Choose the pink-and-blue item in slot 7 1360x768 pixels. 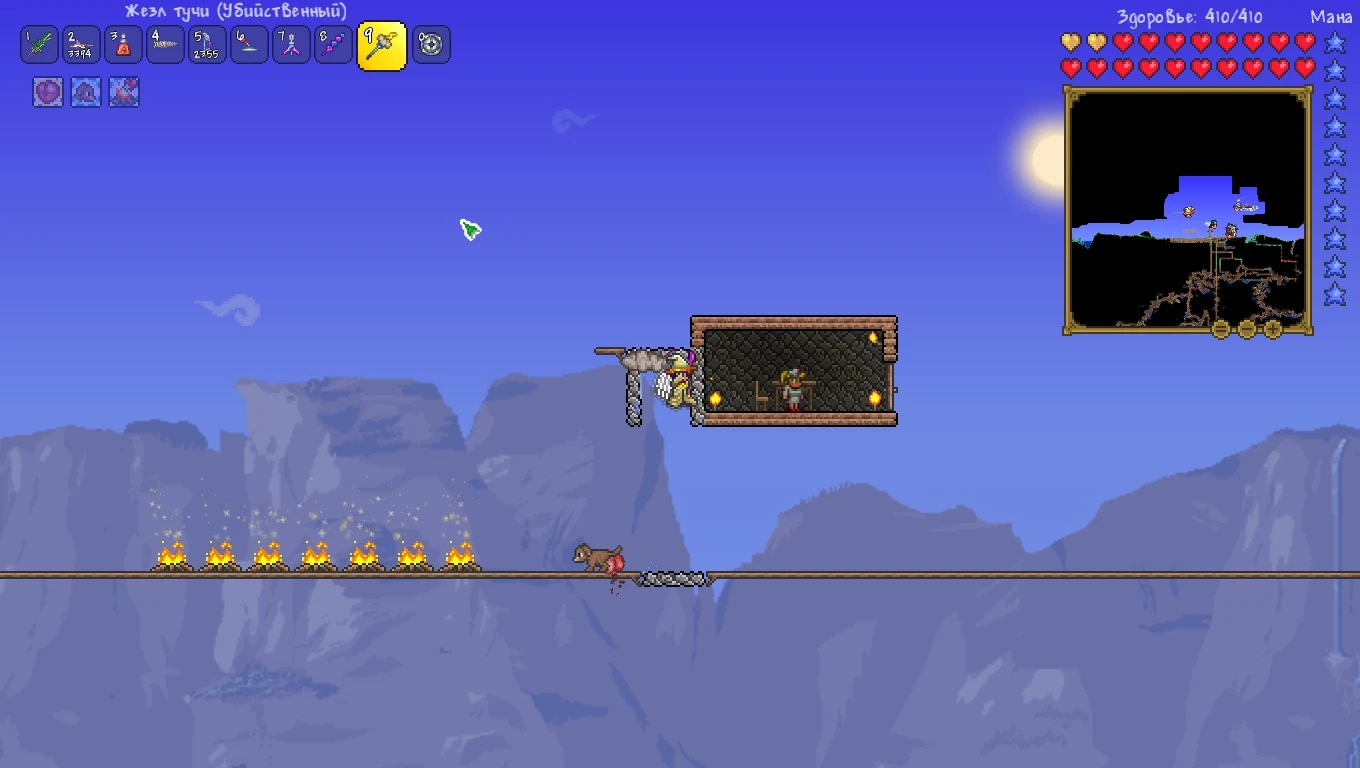click(x=291, y=45)
